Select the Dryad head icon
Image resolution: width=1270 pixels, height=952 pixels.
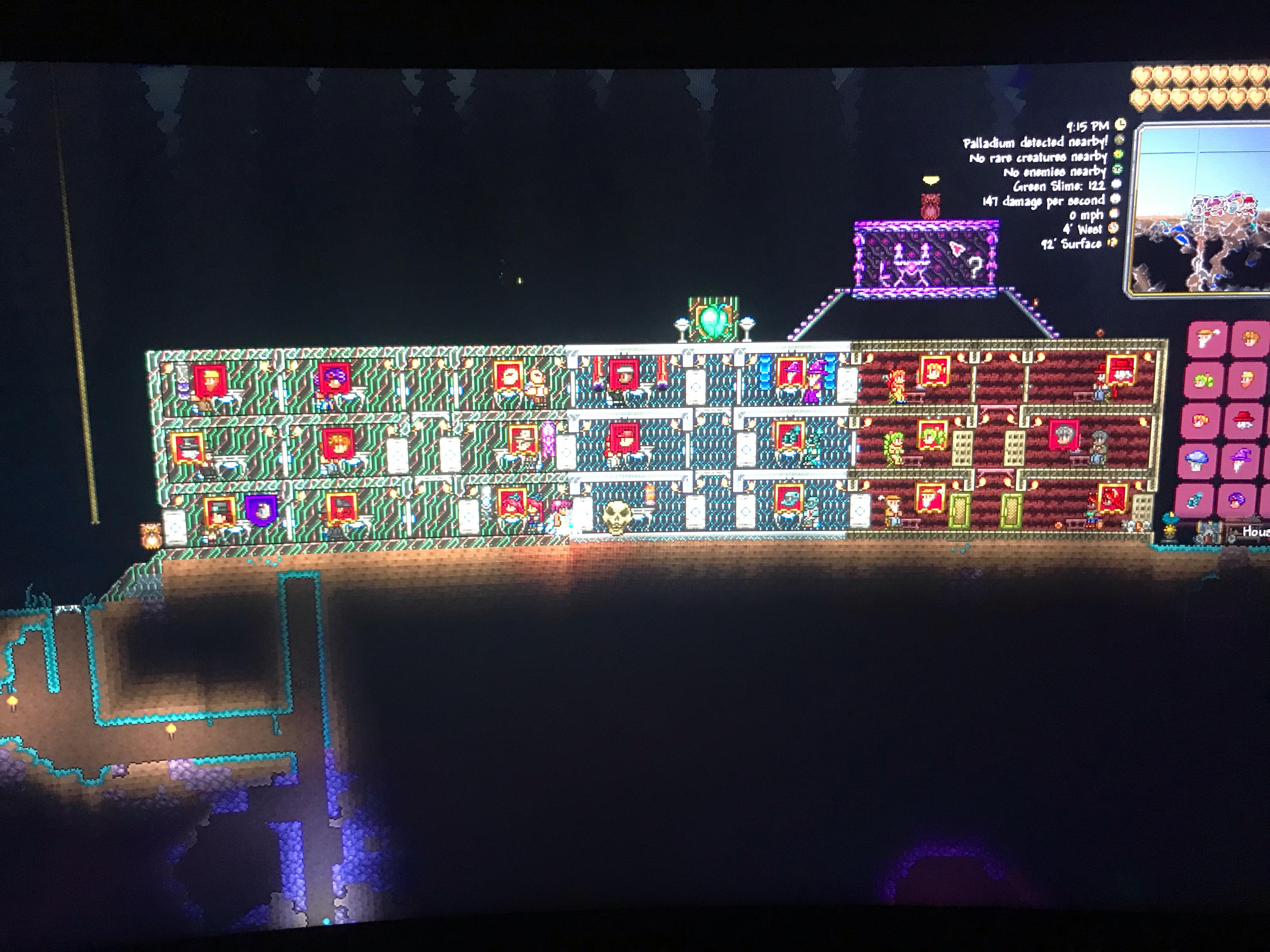(1203, 380)
